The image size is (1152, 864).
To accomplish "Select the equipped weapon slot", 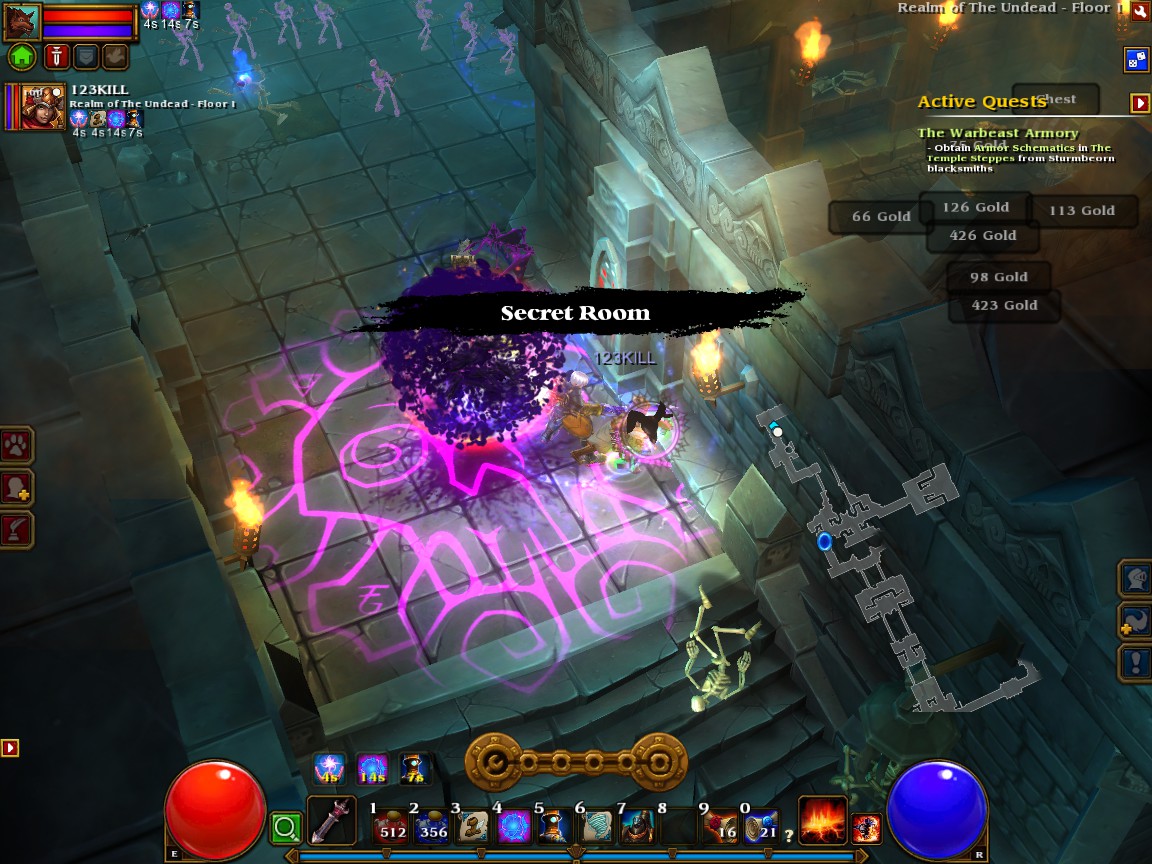I will tap(331, 820).
